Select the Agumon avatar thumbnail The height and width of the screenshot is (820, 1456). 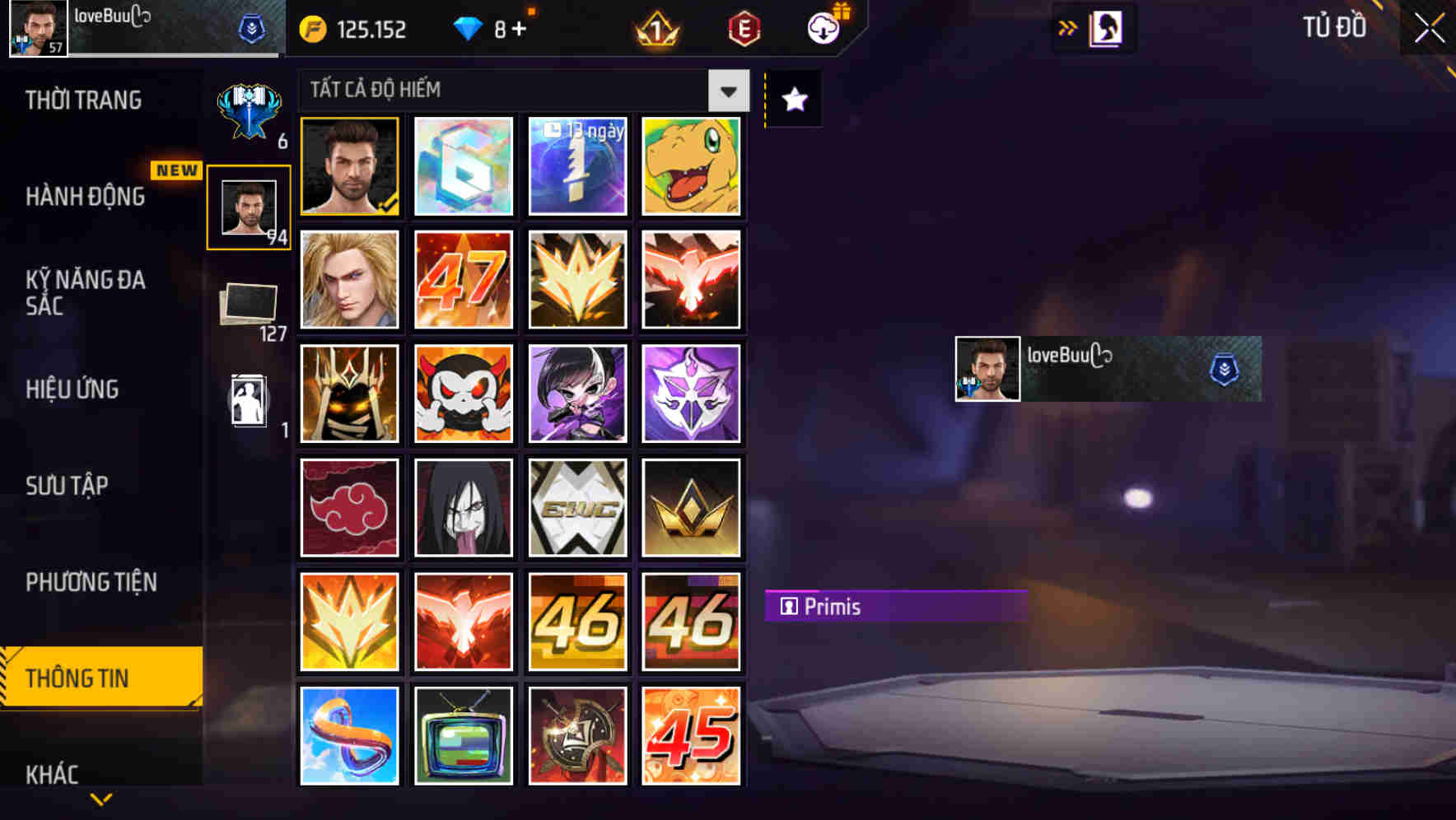[692, 166]
